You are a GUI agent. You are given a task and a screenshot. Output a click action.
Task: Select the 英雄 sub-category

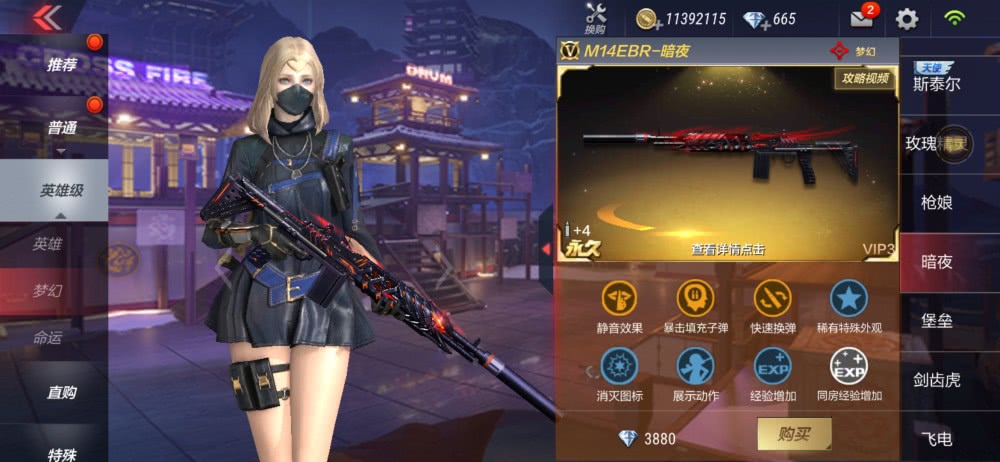[47, 243]
